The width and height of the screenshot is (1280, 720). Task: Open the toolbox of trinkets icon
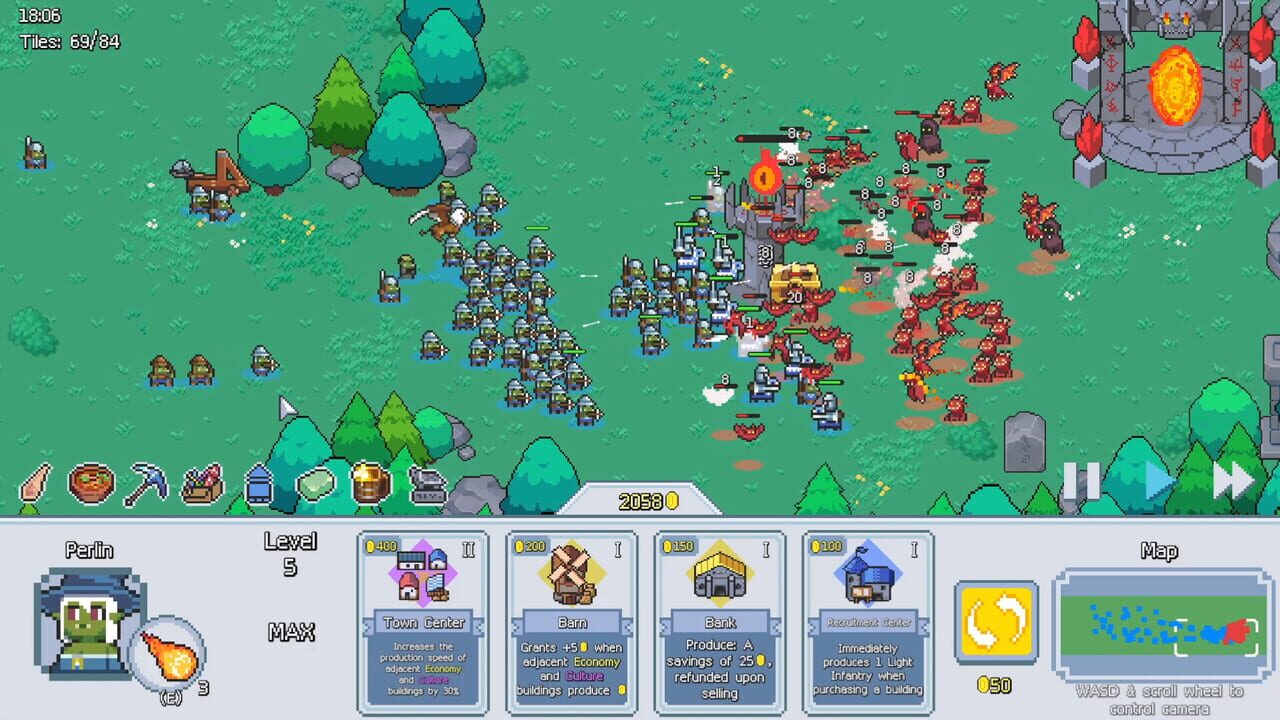coord(202,486)
